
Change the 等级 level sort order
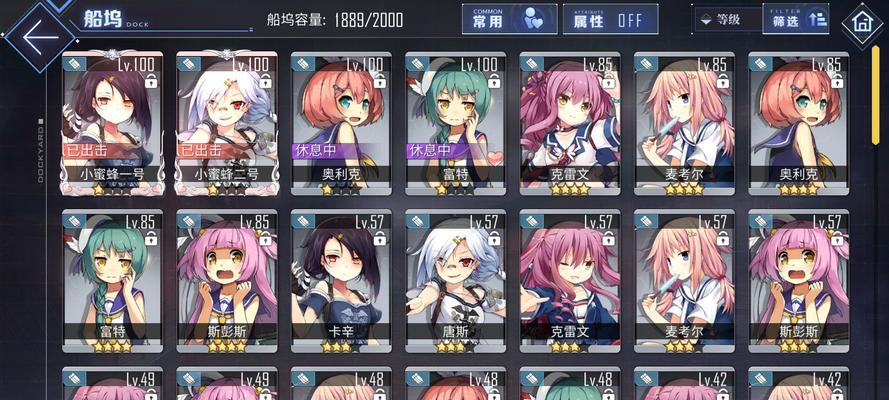(x=726, y=19)
